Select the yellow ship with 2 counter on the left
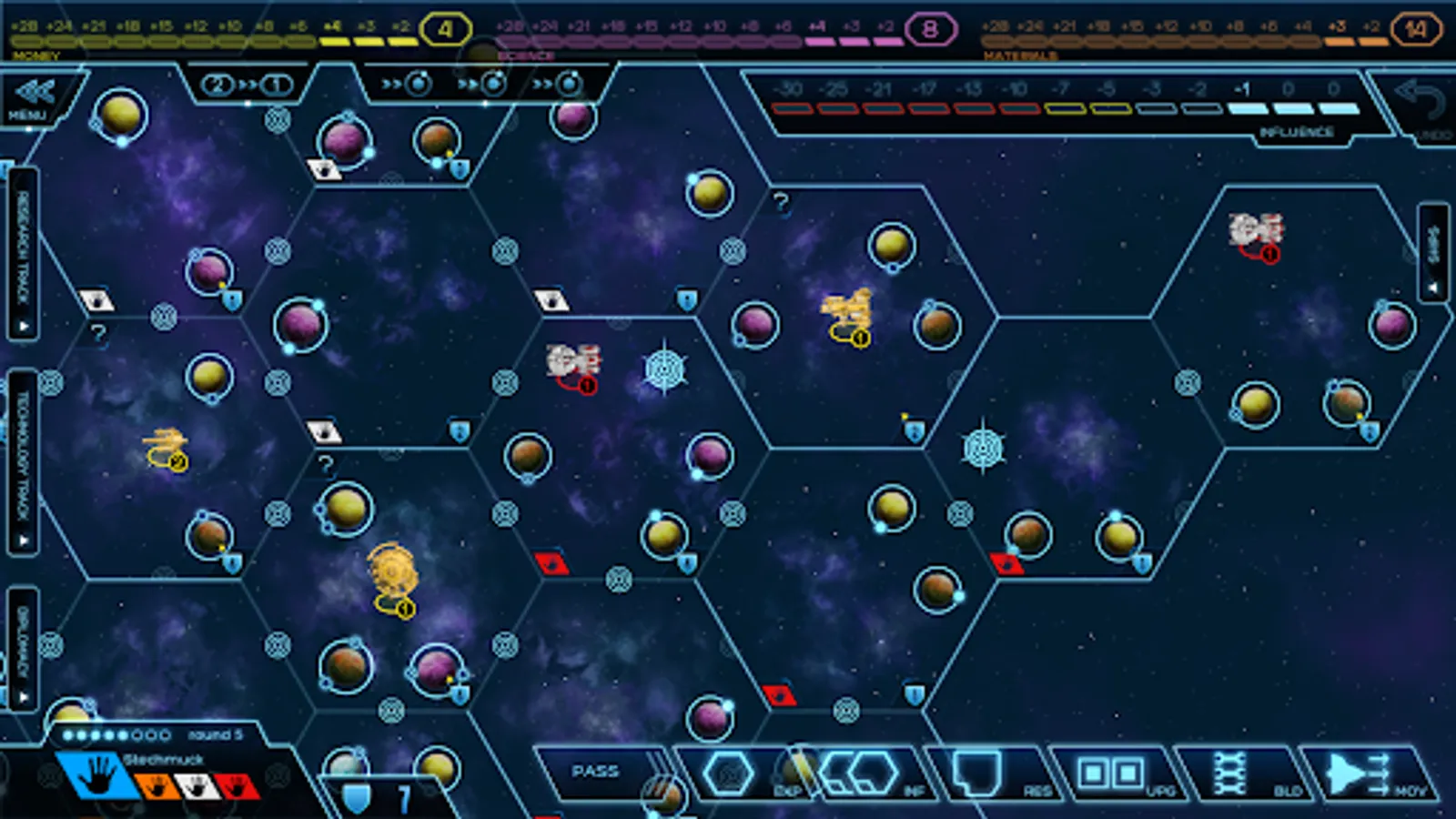1456x819 pixels. click(167, 445)
